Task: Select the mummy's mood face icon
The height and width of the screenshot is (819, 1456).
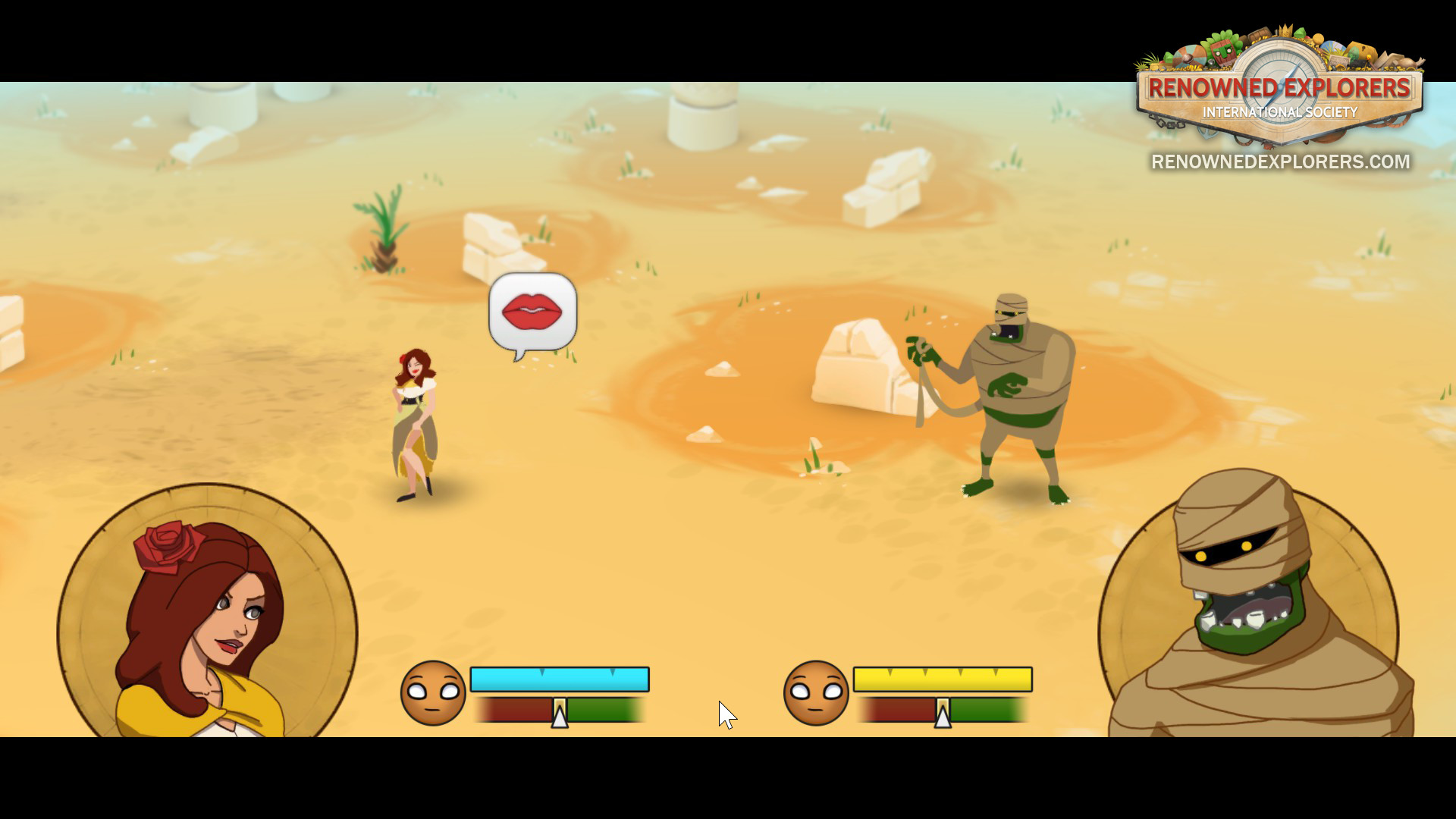Action: pyautogui.click(x=815, y=694)
